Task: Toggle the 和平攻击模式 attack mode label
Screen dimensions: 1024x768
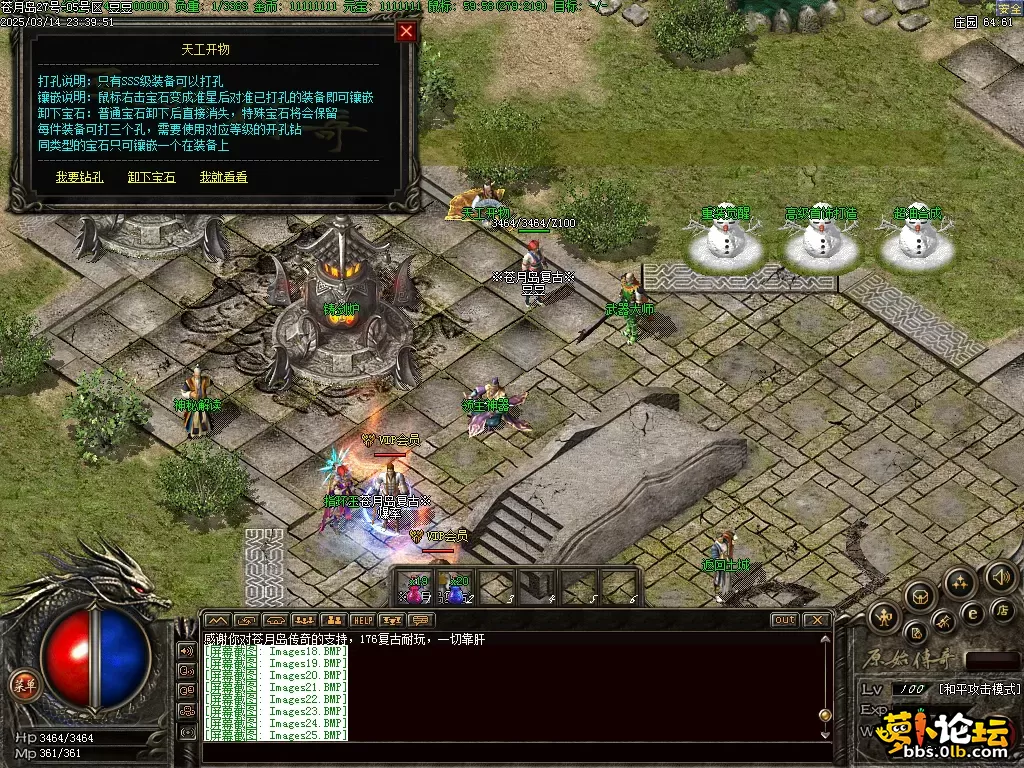Action: click(978, 689)
